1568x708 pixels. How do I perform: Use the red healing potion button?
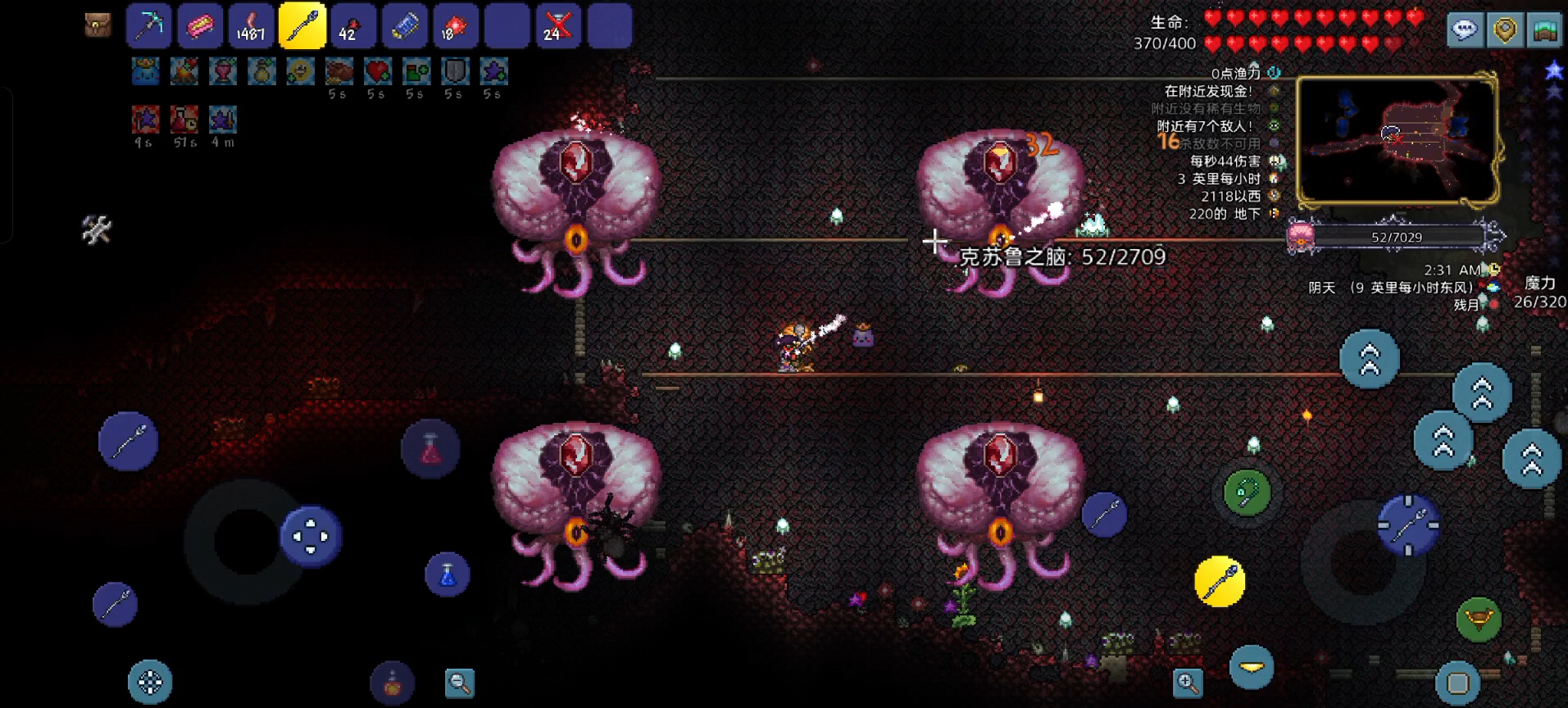430,448
